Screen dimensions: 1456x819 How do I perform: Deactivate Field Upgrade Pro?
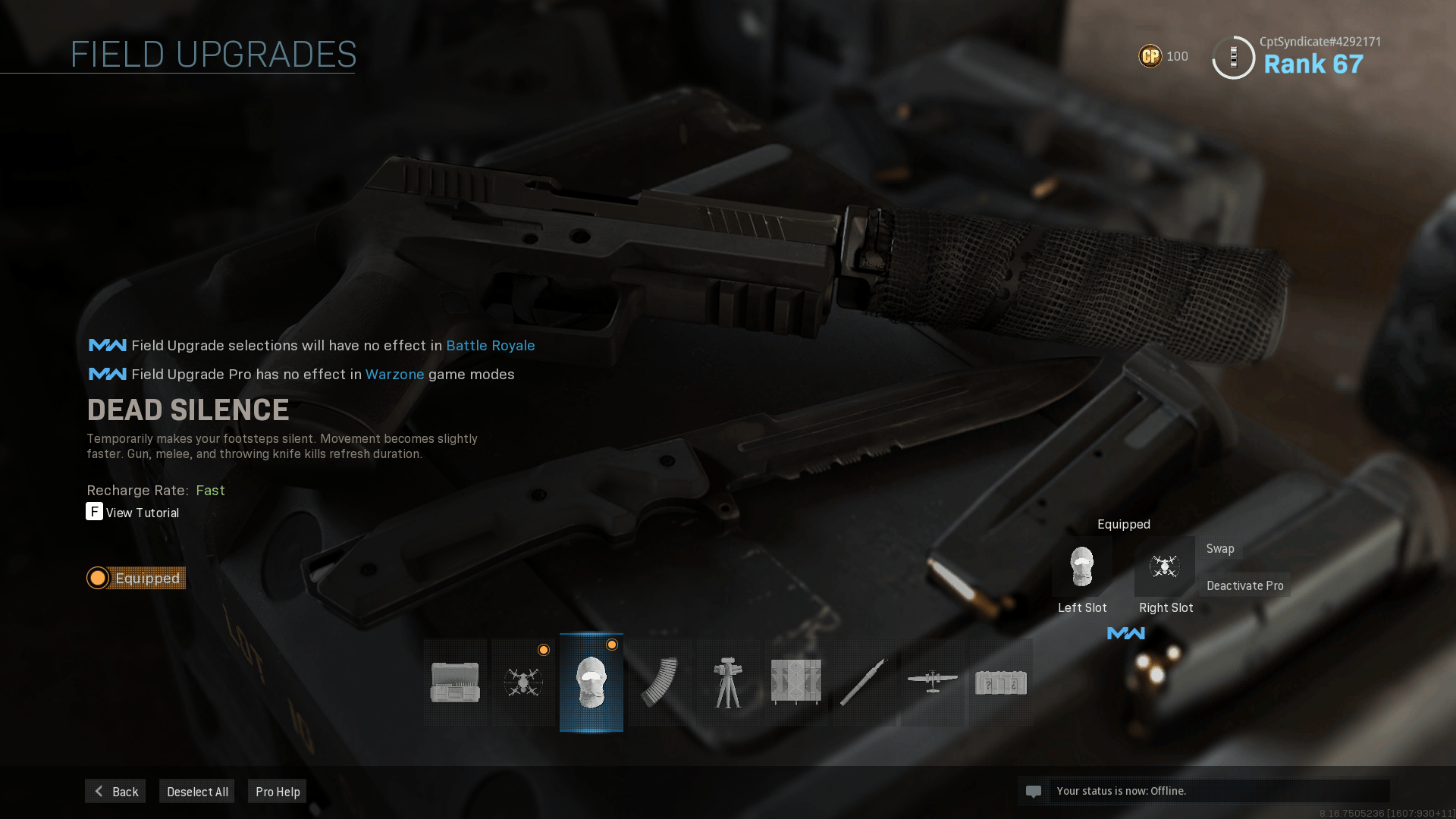click(x=1244, y=585)
